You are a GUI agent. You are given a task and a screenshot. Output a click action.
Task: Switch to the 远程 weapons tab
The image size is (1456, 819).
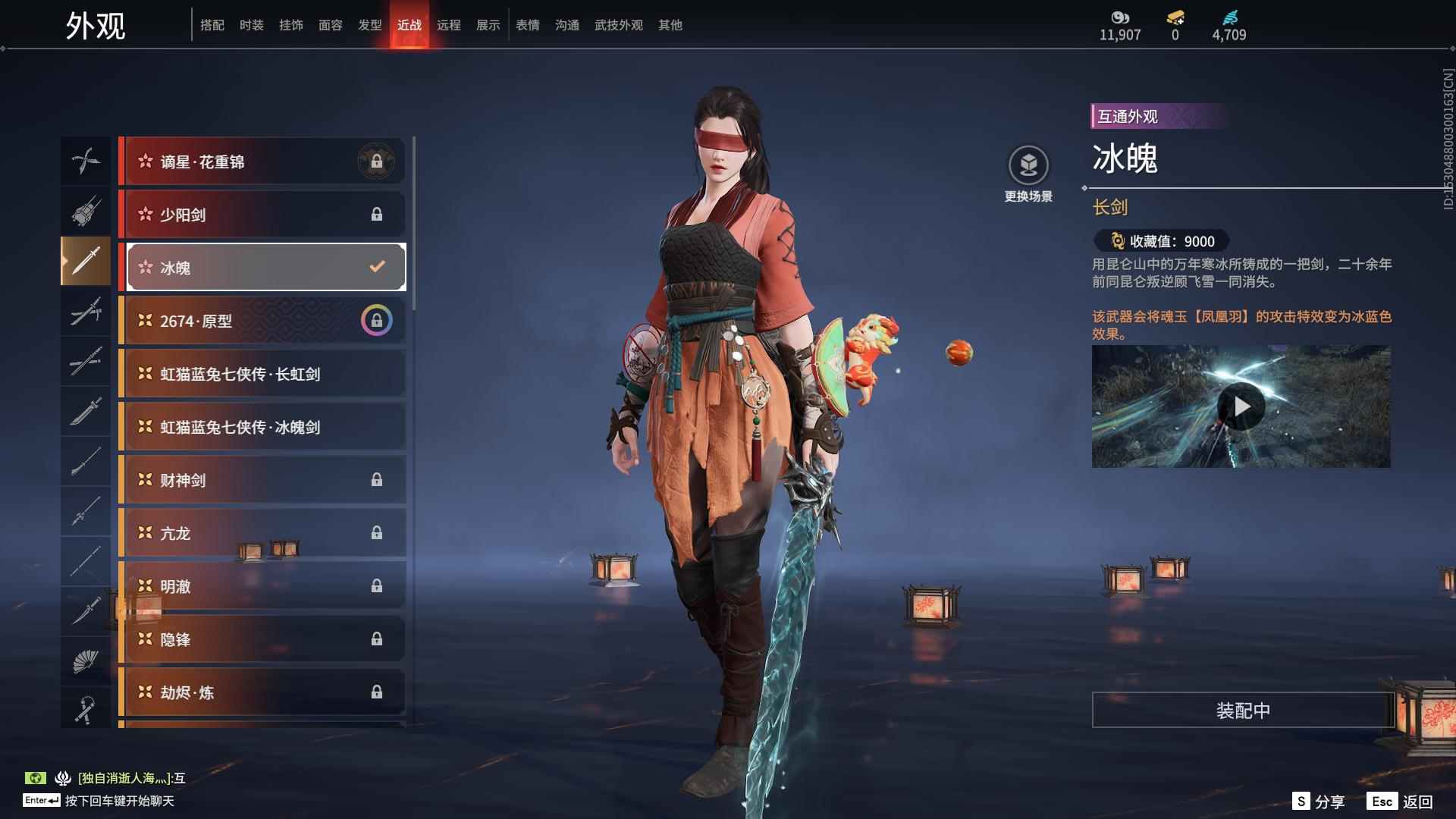click(x=448, y=25)
